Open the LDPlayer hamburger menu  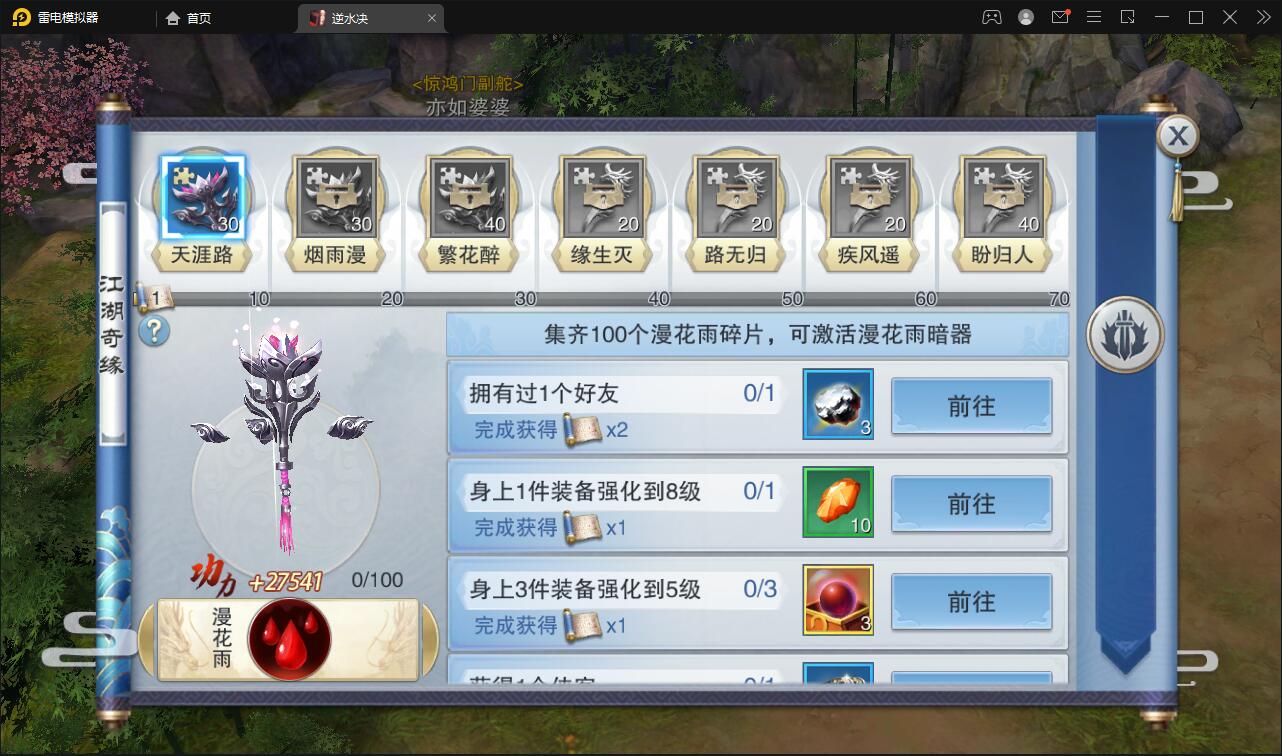point(1094,17)
